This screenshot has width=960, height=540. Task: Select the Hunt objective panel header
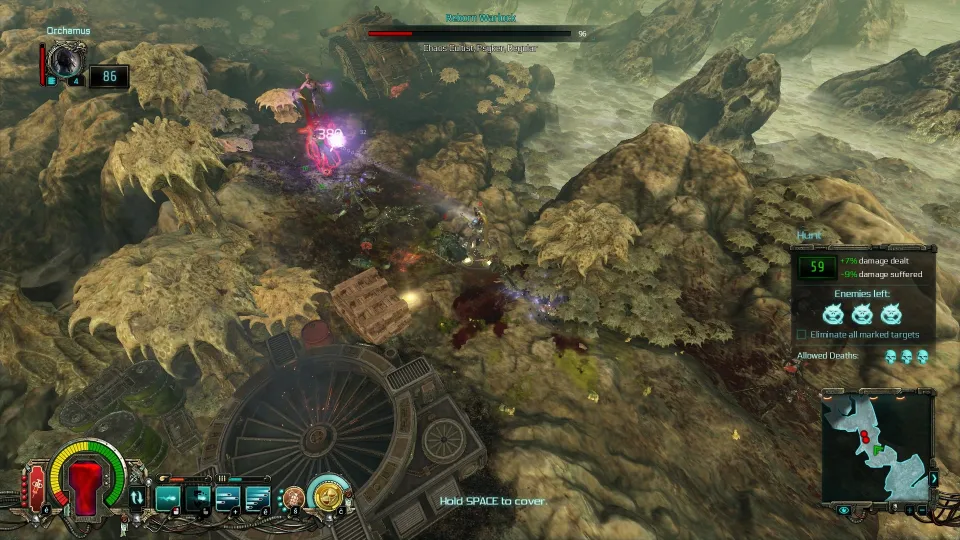pos(808,236)
